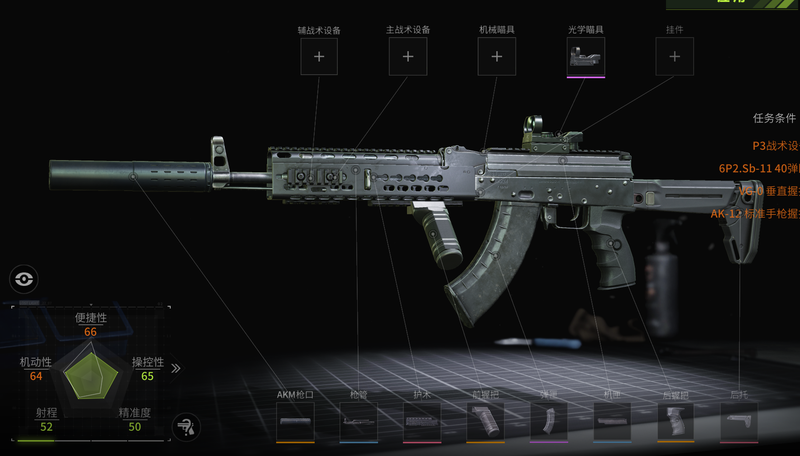Select the 枪管 barrel slot
Screen dimensions: 800x456
358,422
